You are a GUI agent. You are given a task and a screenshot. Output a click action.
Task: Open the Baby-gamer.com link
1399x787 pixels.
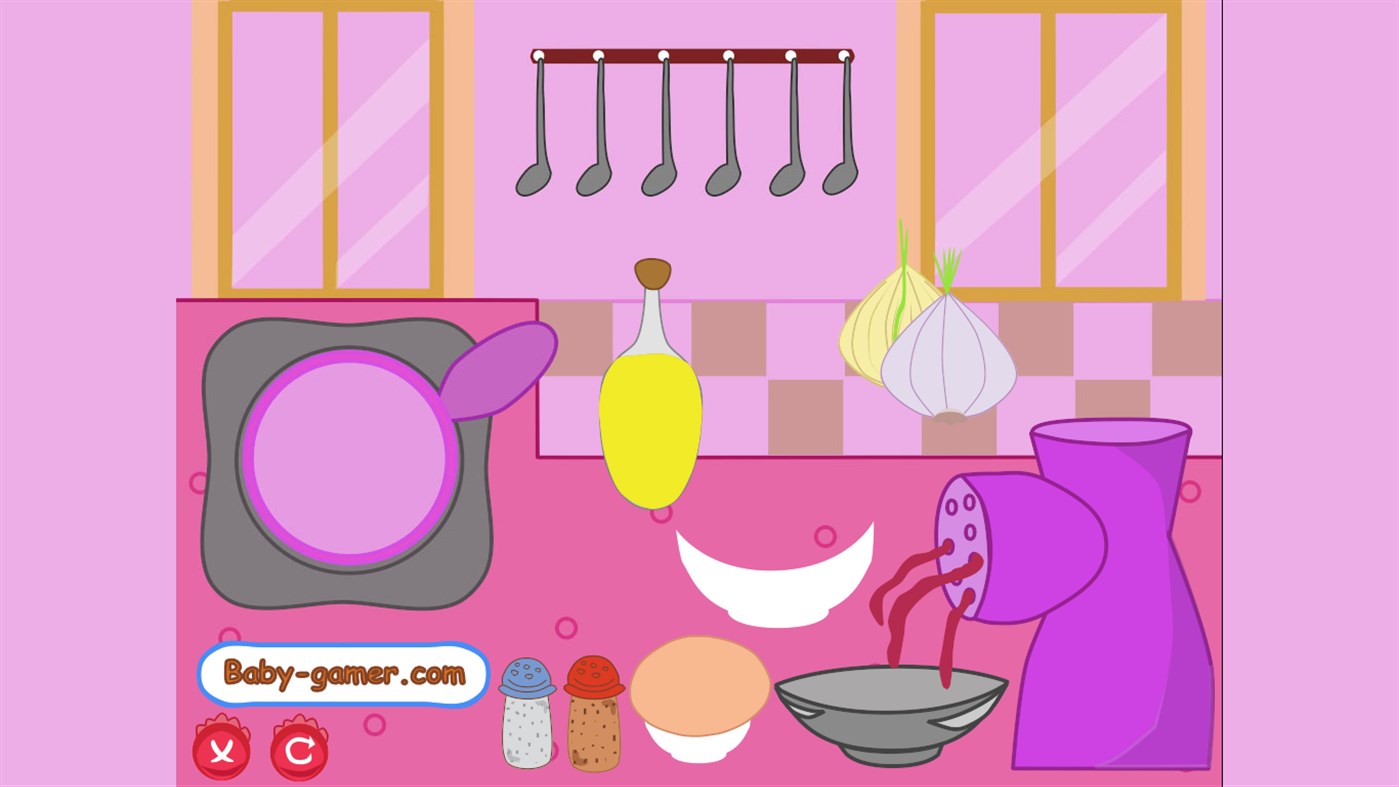(343, 674)
